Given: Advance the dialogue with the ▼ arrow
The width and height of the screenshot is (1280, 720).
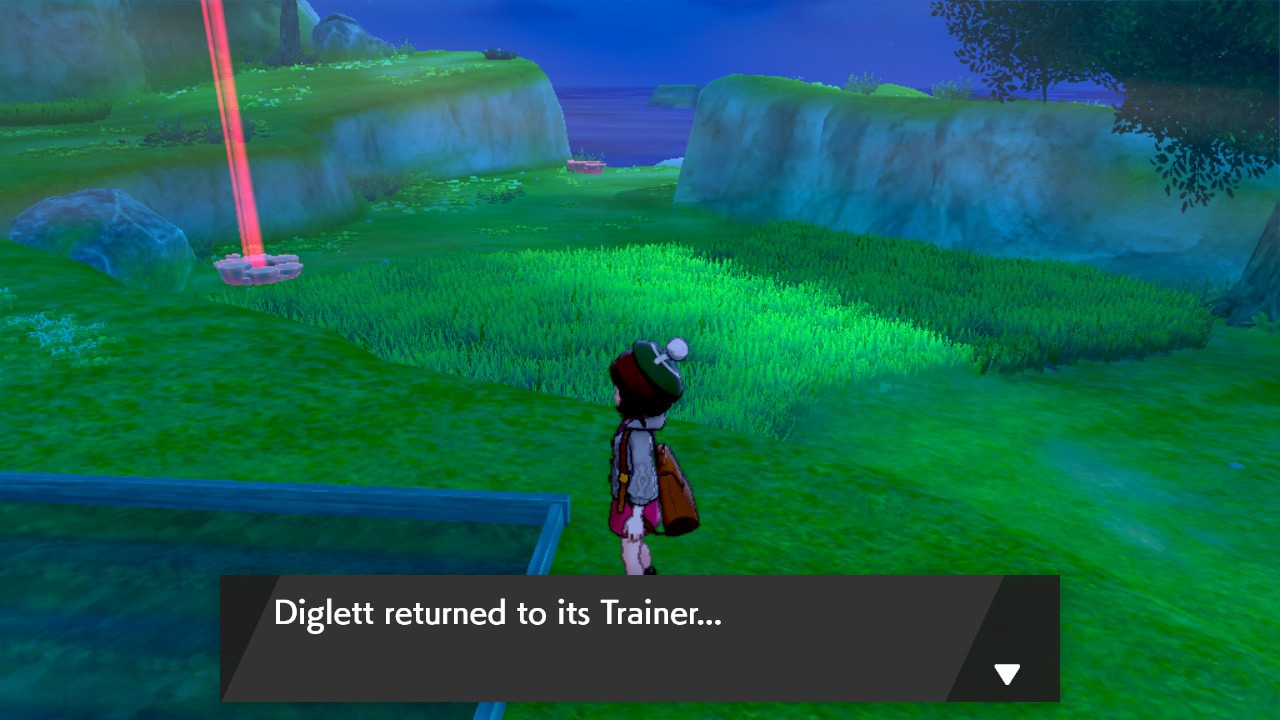Looking at the screenshot, I should tap(1007, 673).
